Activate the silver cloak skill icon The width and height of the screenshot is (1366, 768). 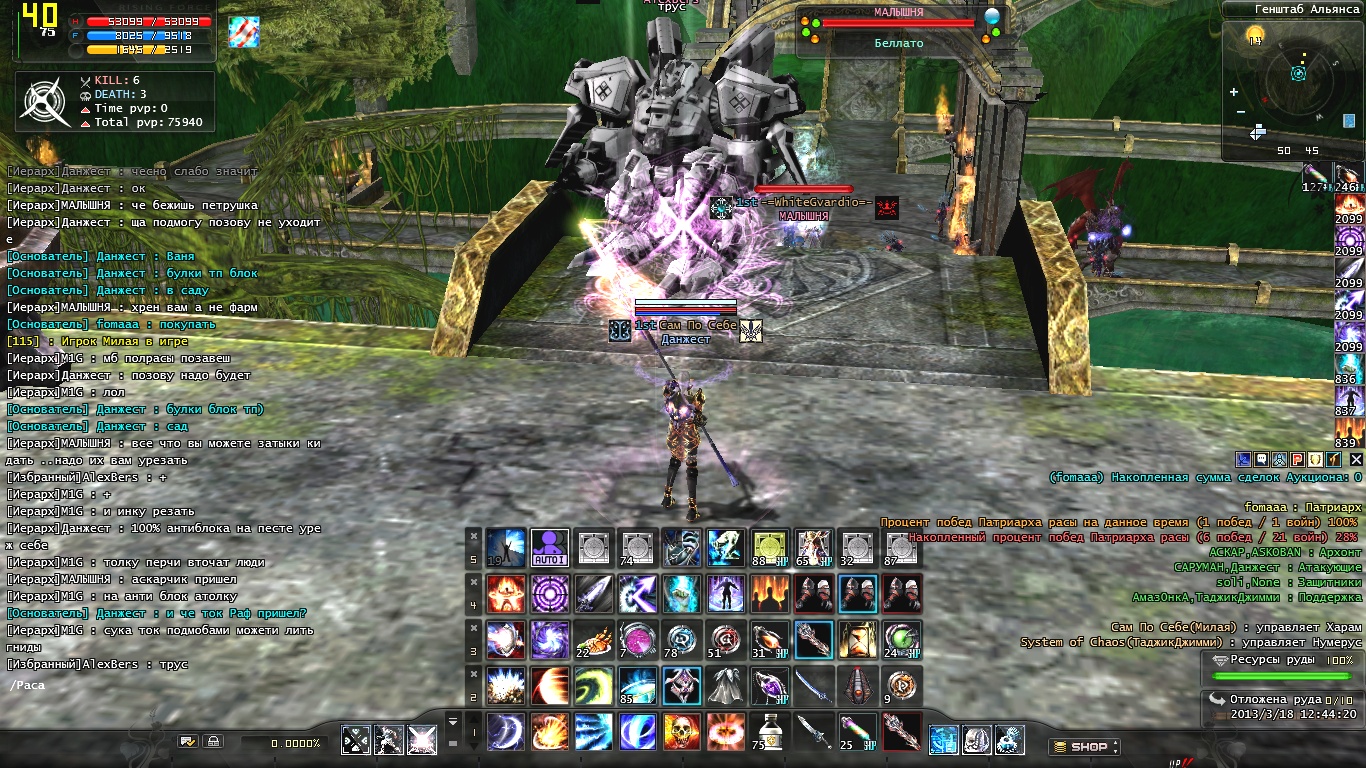[x=726, y=686]
